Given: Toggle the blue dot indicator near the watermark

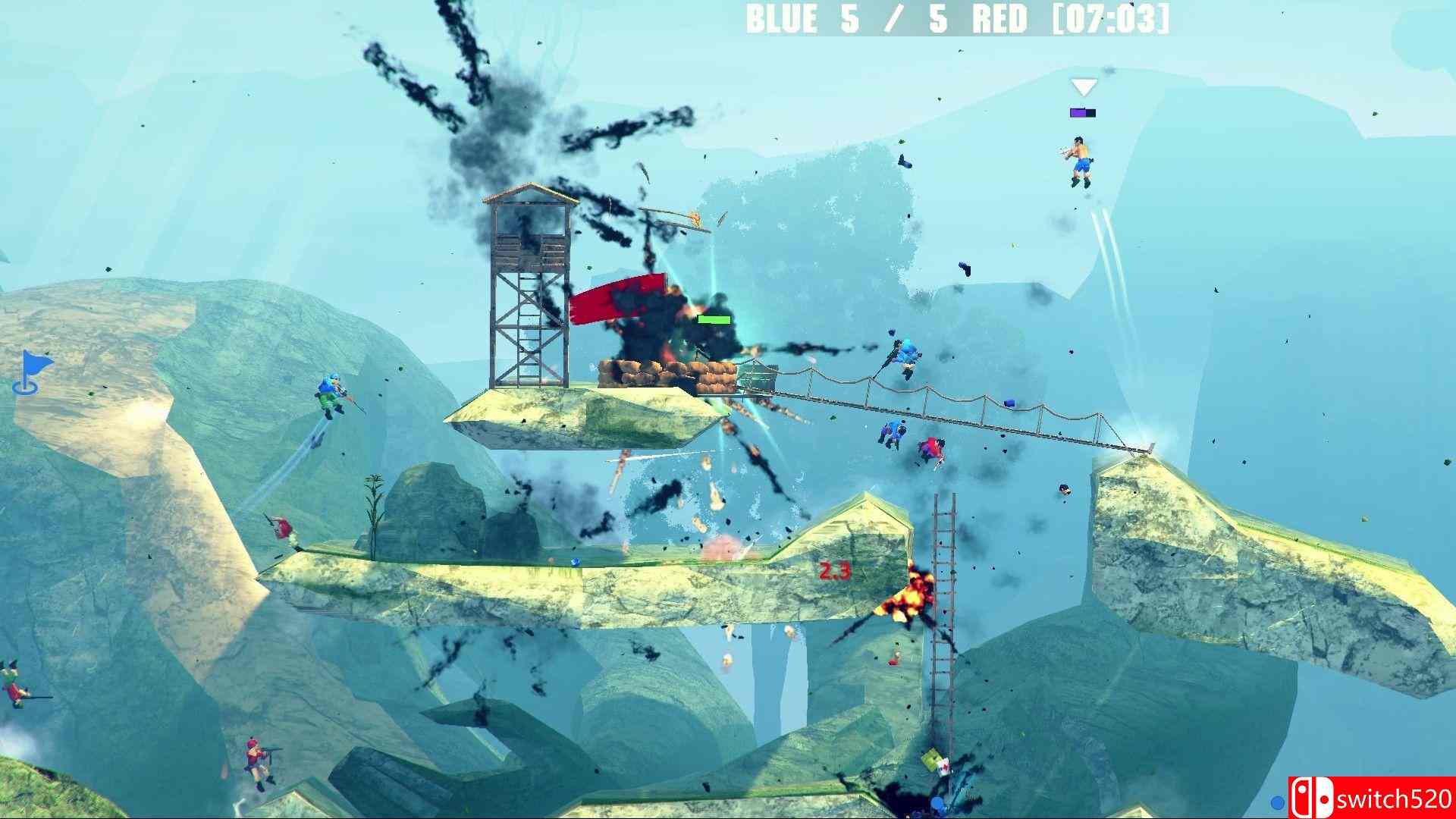Looking at the screenshot, I should click(x=1278, y=802).
